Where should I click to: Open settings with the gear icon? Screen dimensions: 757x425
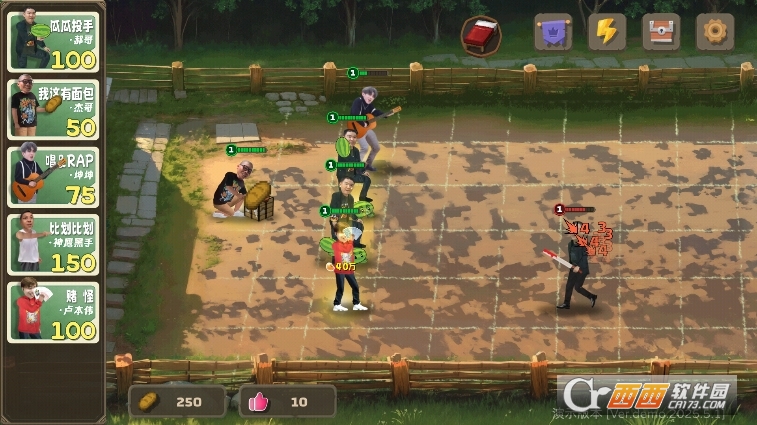pos(714,32)
